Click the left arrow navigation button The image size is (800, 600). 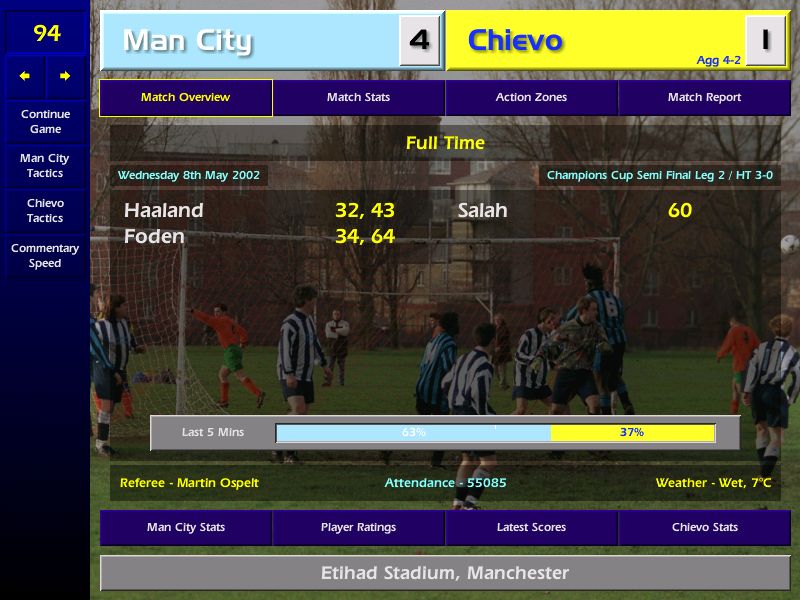tap(25, 76)
